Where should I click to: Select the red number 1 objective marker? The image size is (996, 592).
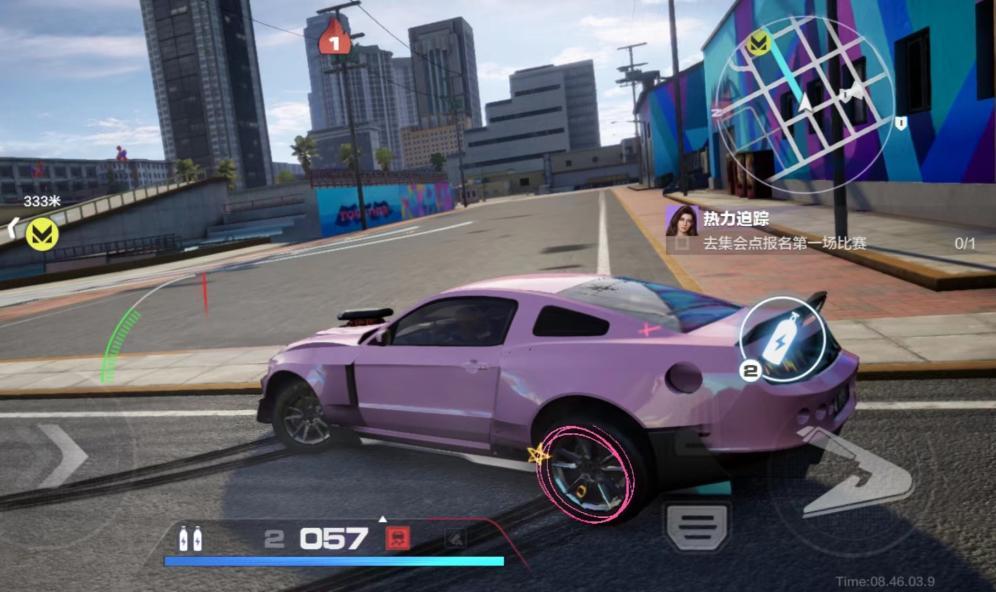[x=334, y=40]
